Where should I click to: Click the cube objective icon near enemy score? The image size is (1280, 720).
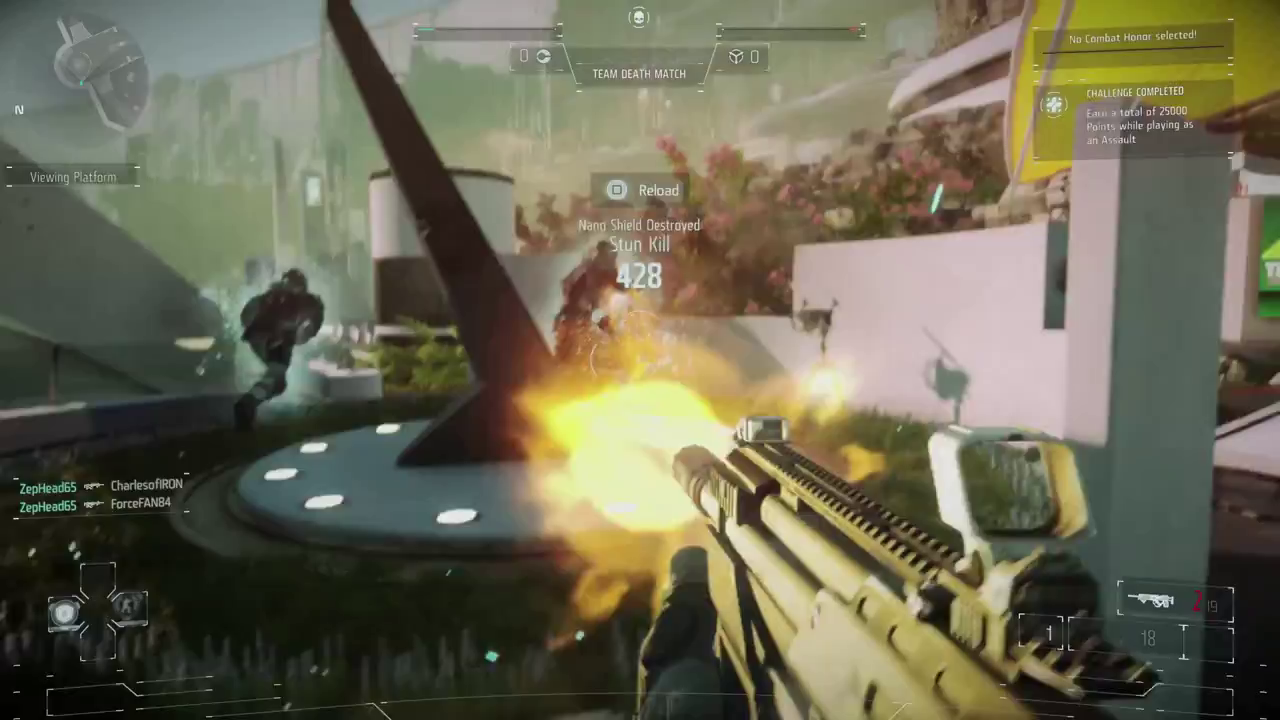[738, 56]
